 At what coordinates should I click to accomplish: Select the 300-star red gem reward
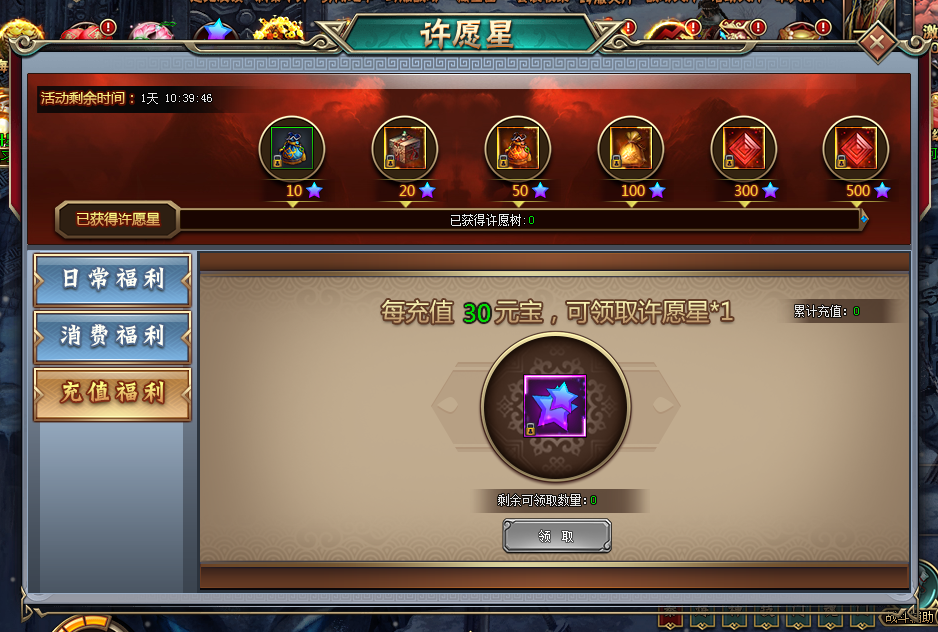[744, 150]
